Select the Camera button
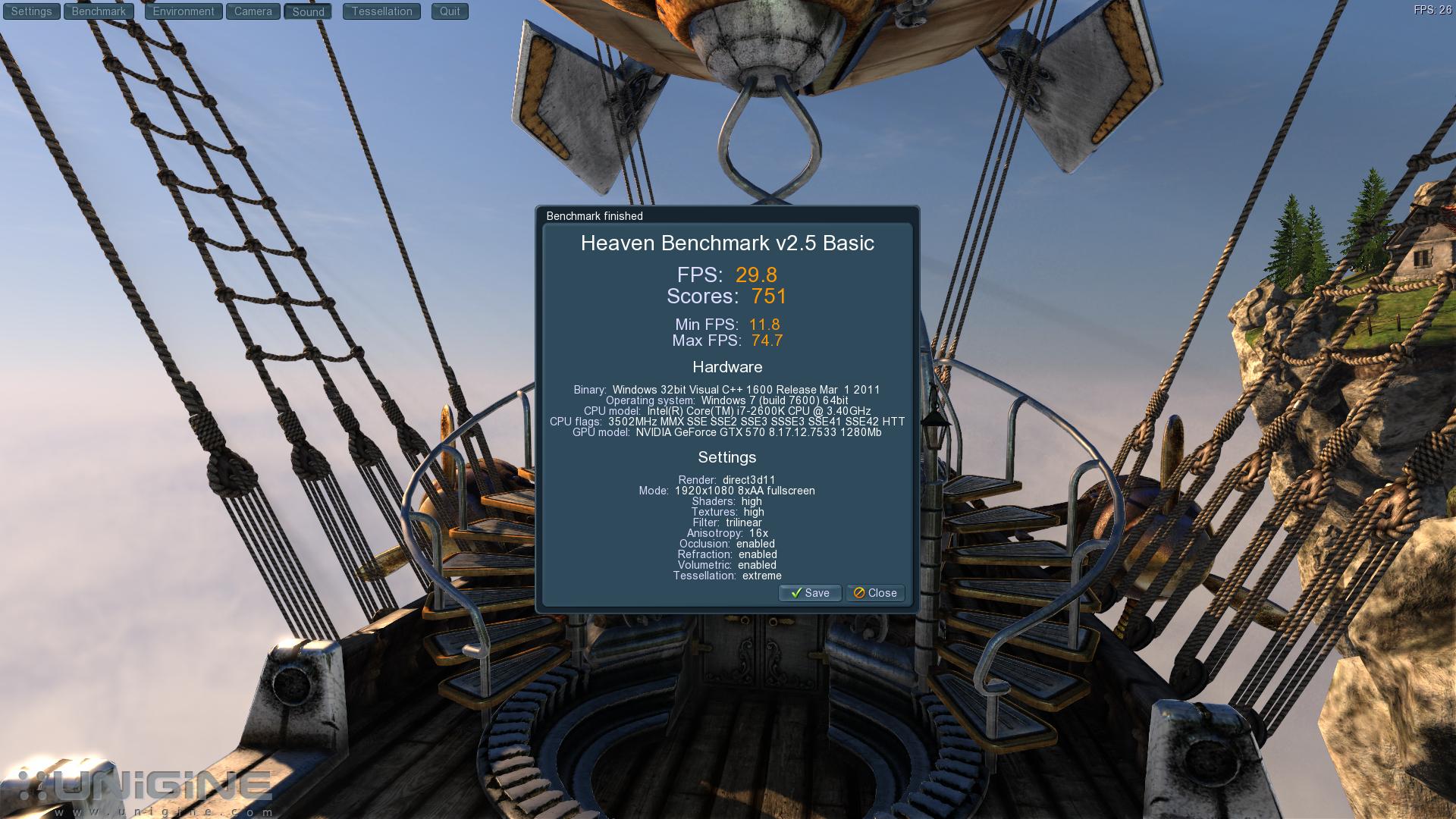The width and height of the screenshot is (1456, 819). (x=253, y=11)
